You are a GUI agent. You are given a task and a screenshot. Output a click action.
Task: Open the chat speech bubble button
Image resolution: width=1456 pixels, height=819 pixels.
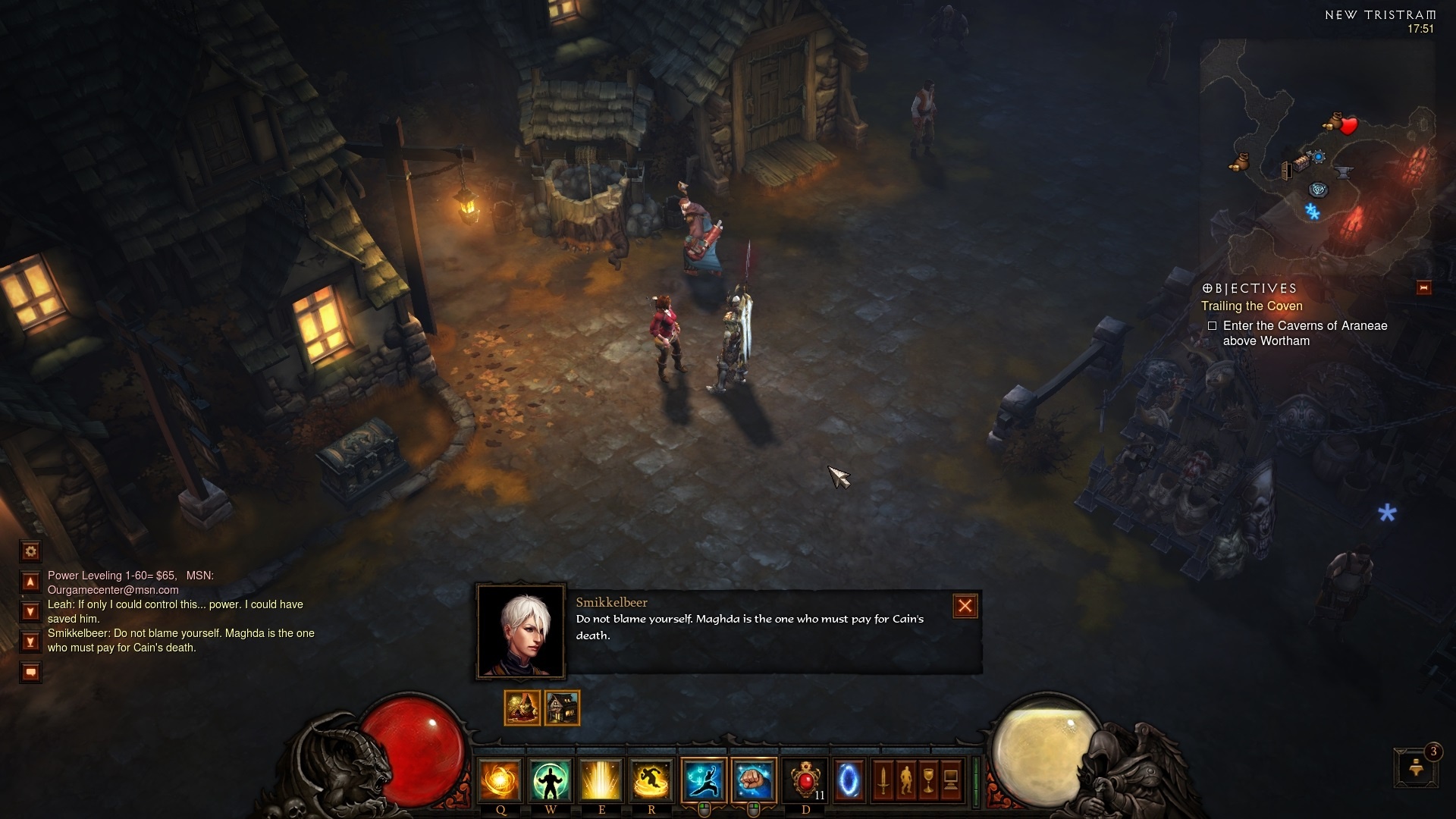[x=30, y=672]
